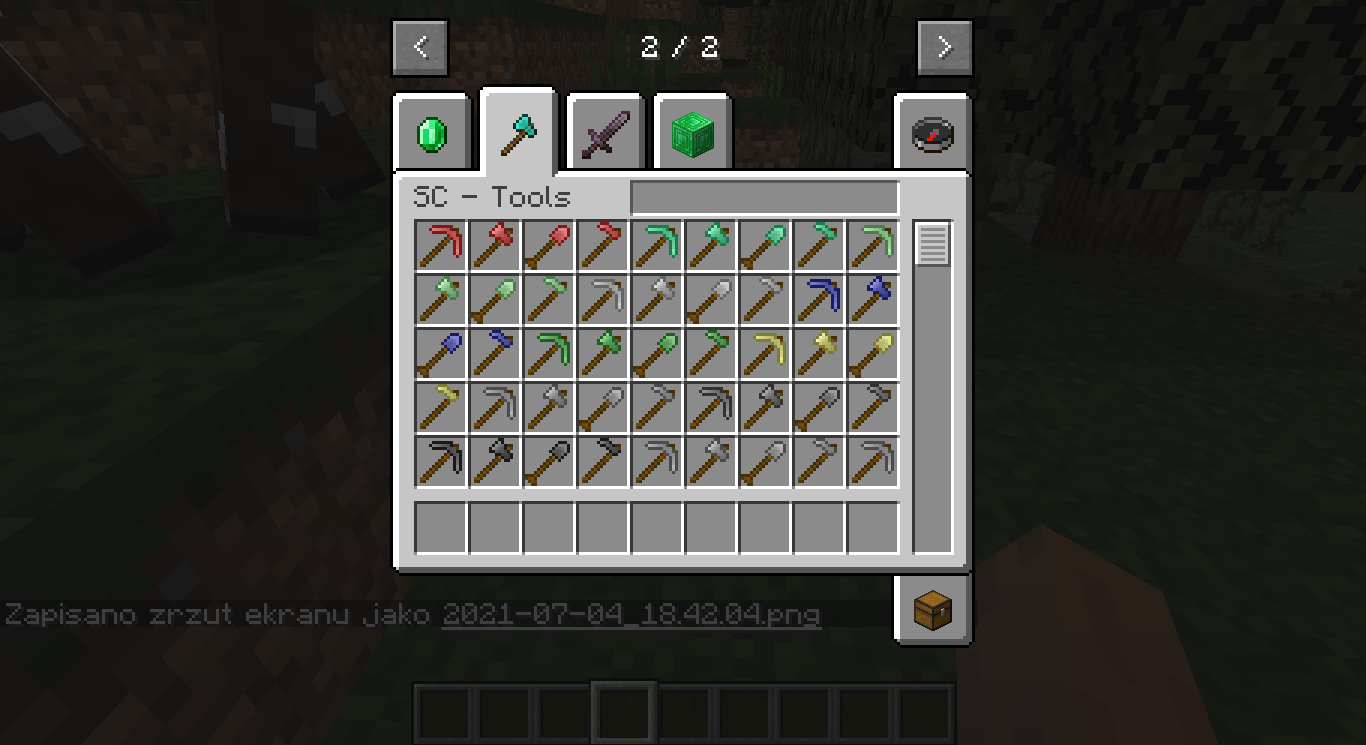
Task: Open the search tab with the compass icon
Action: pos(930,135)
